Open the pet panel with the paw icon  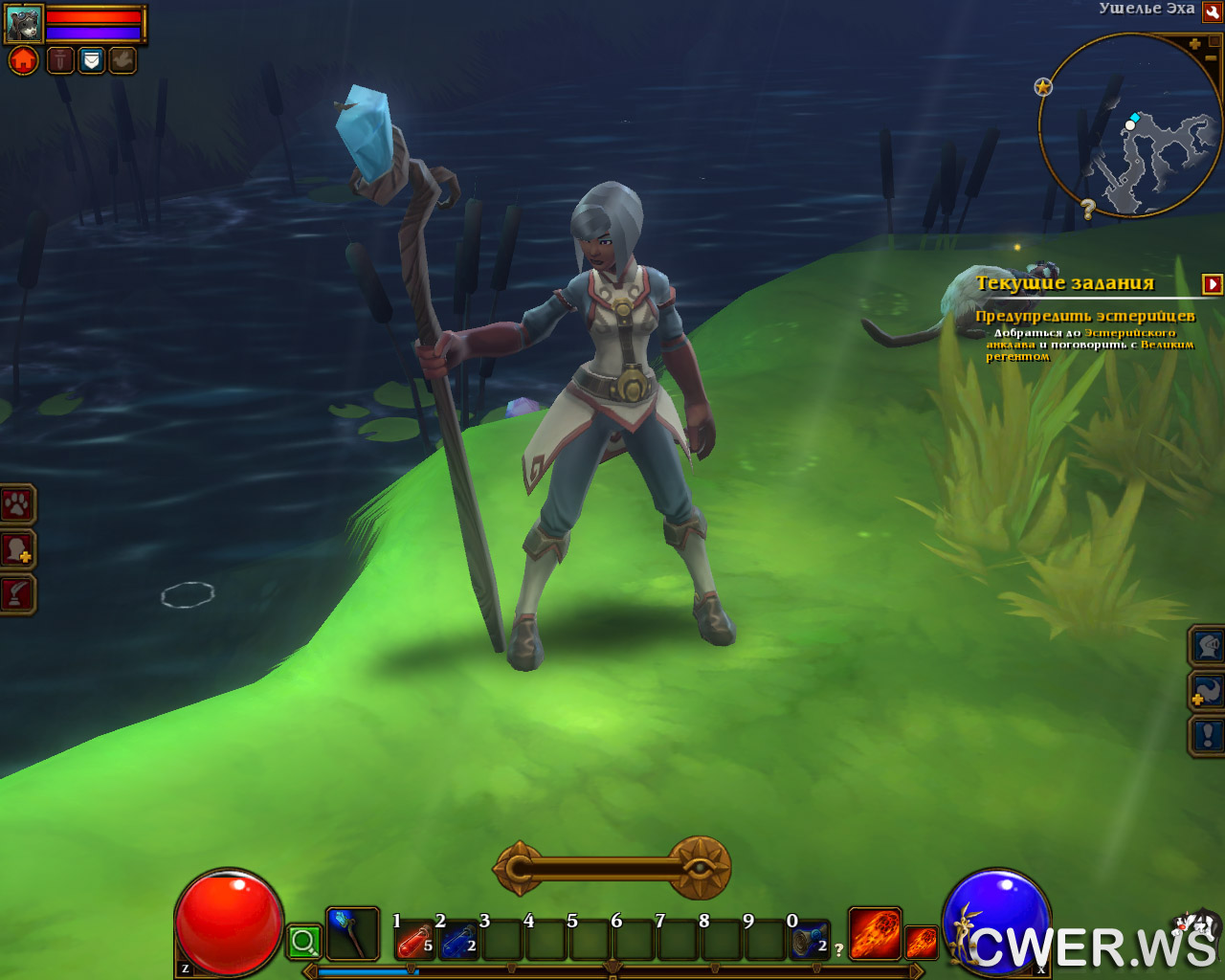tap(17, 504)
